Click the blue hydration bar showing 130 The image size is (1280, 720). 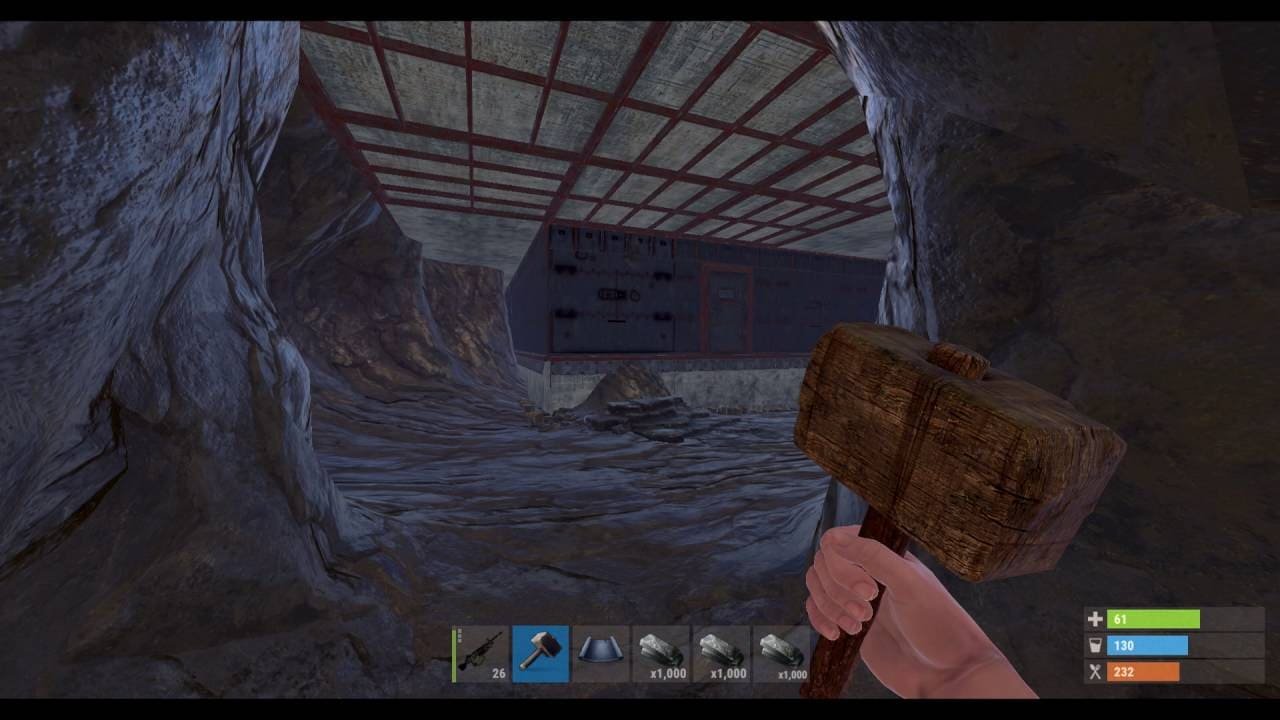pos(1146,644)
